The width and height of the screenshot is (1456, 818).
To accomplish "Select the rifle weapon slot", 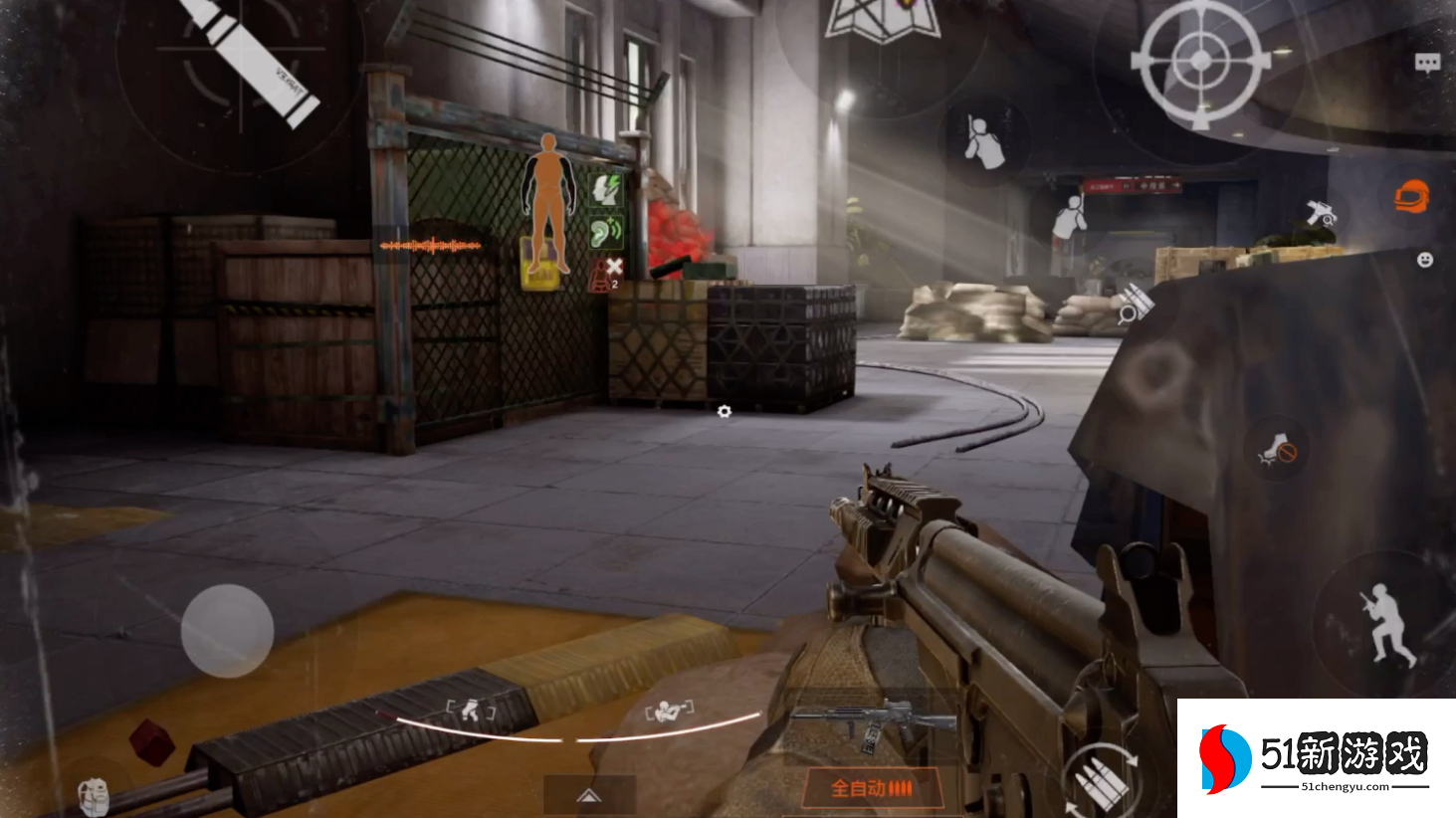I will point(873,723).
